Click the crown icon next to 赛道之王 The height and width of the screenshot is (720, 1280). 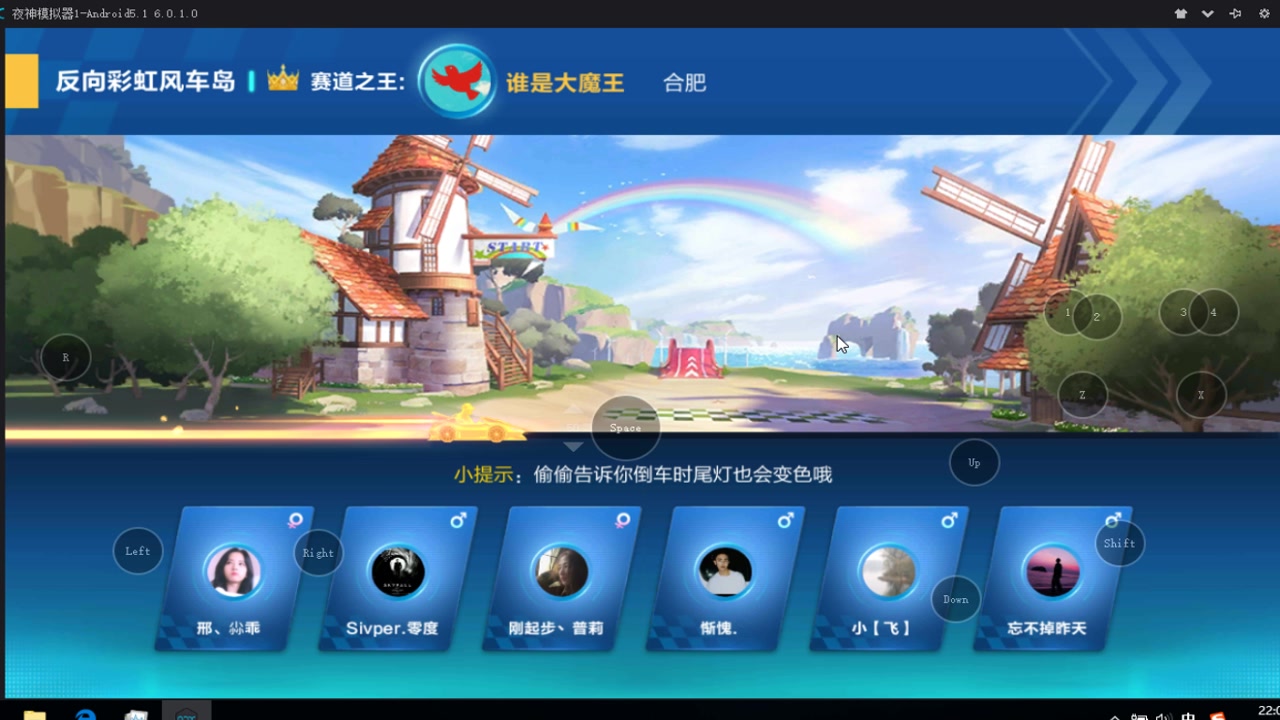pyautogui.click(x=282, y=76)
